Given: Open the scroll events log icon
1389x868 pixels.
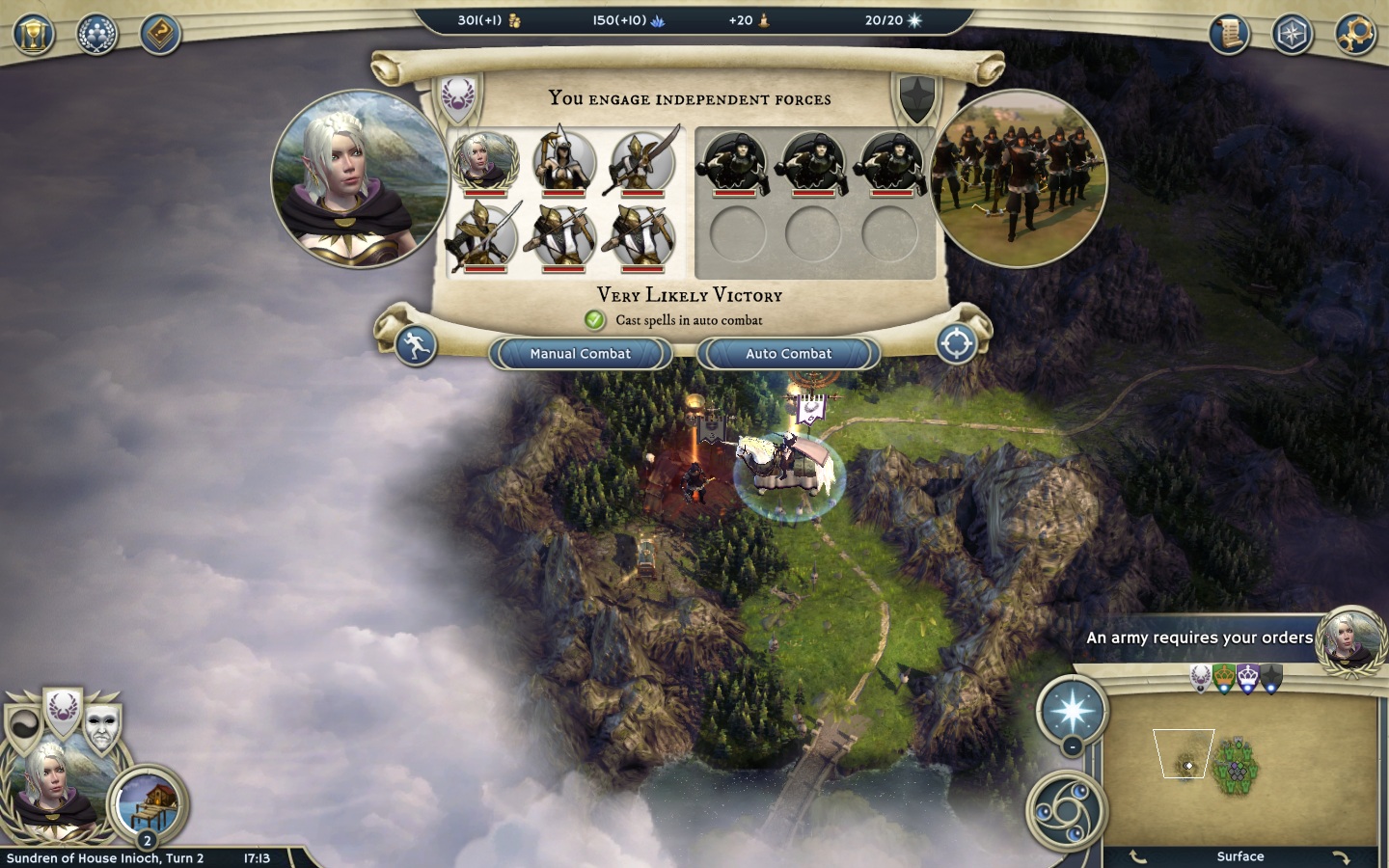Looking at the screenshot, I should [1230, 36].
